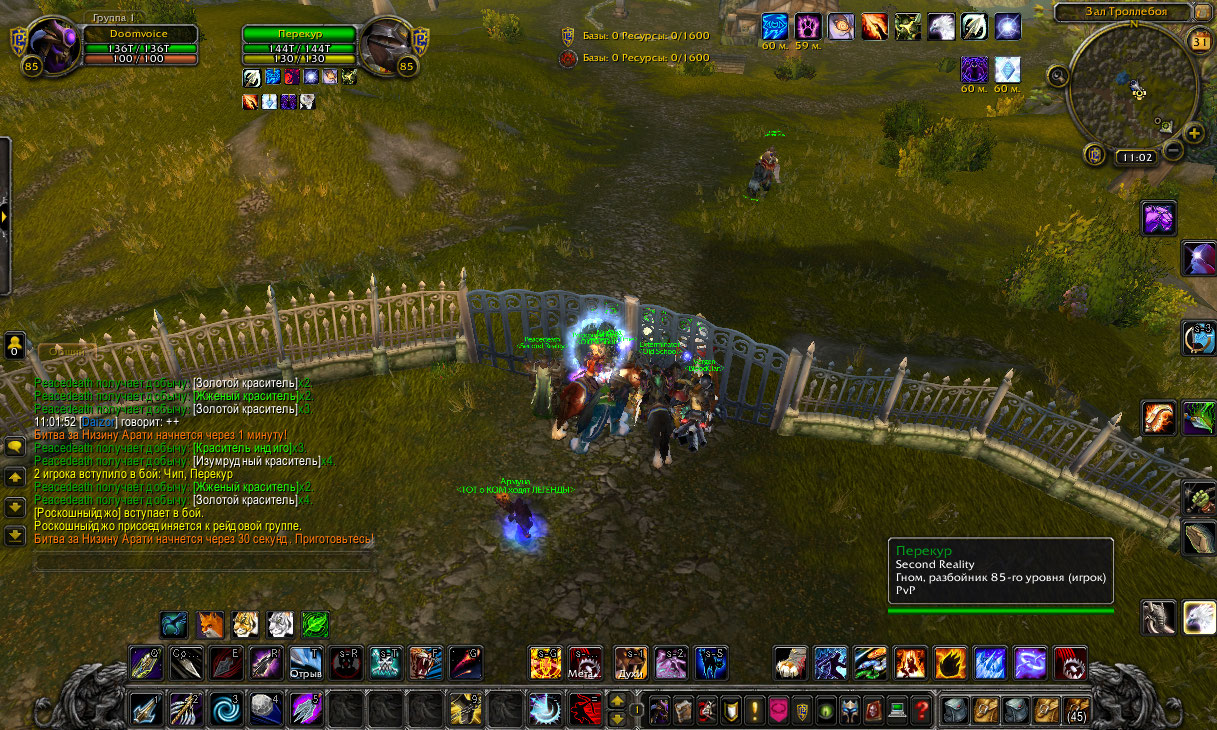
Task: Click the minimap tracking magnifier button
Action: (x=1058, y=74)
